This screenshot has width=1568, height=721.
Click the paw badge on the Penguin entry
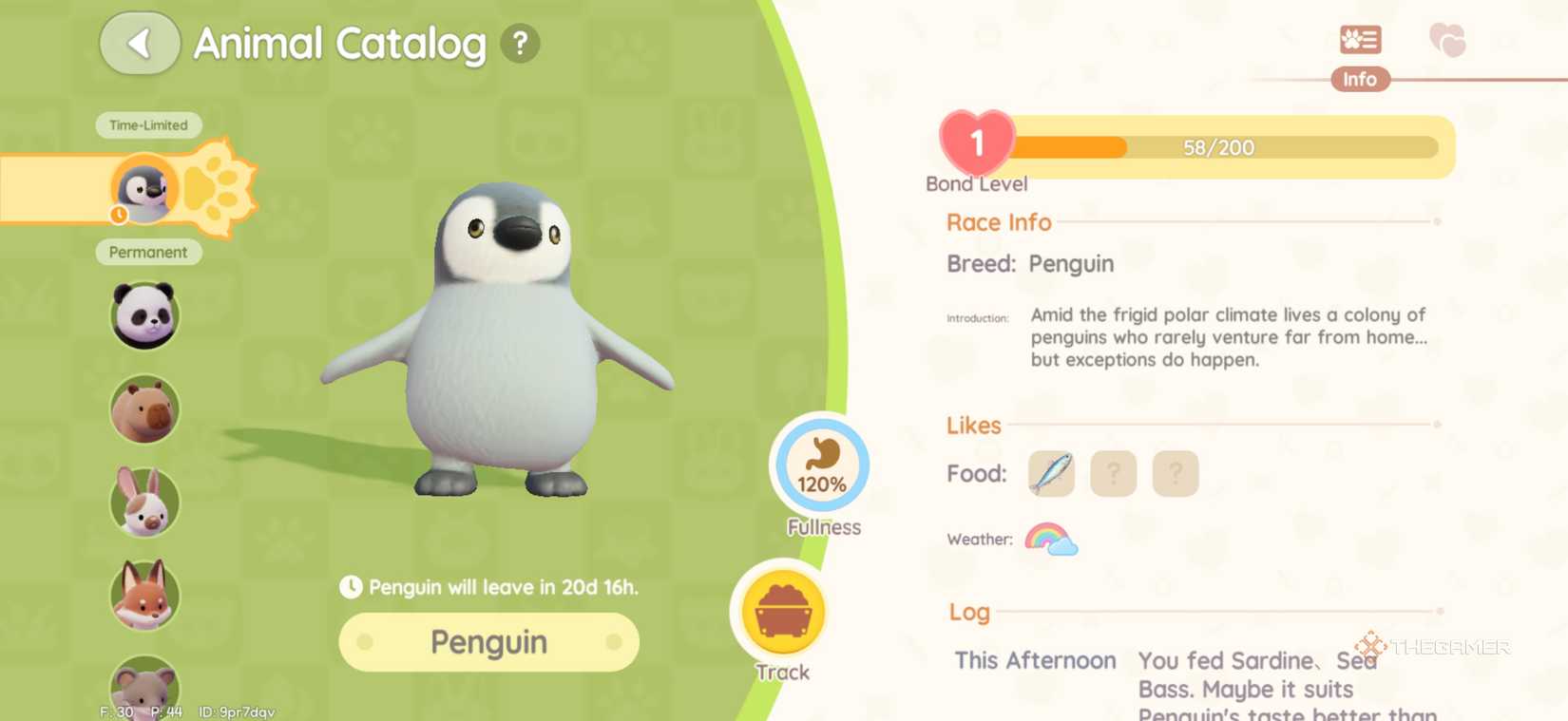(x=217, y=188)
